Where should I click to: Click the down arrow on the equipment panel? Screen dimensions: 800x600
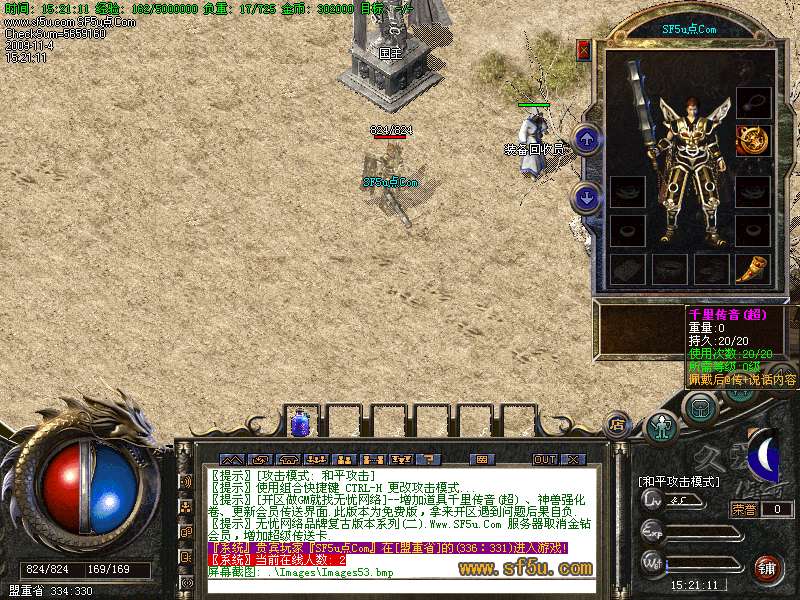pyautogui.click(x=588, y=198)
